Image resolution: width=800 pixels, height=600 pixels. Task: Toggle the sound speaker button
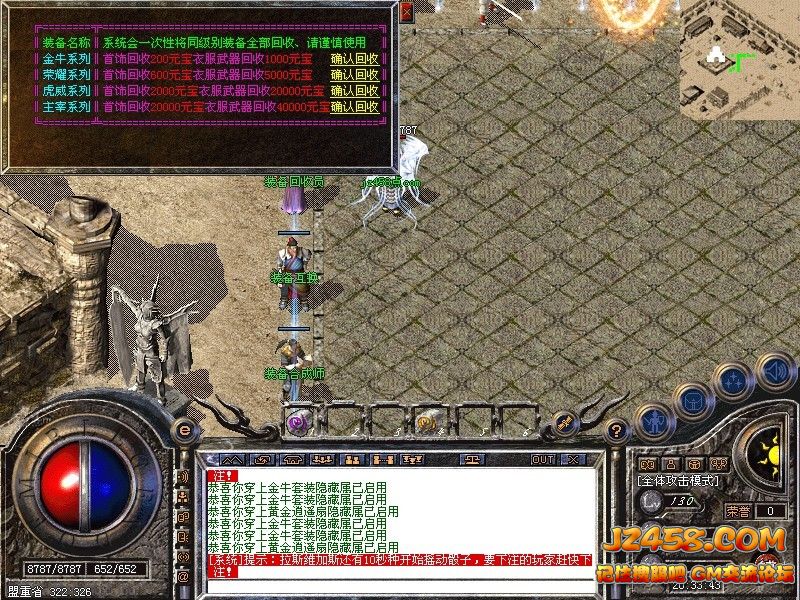[771, 369]
